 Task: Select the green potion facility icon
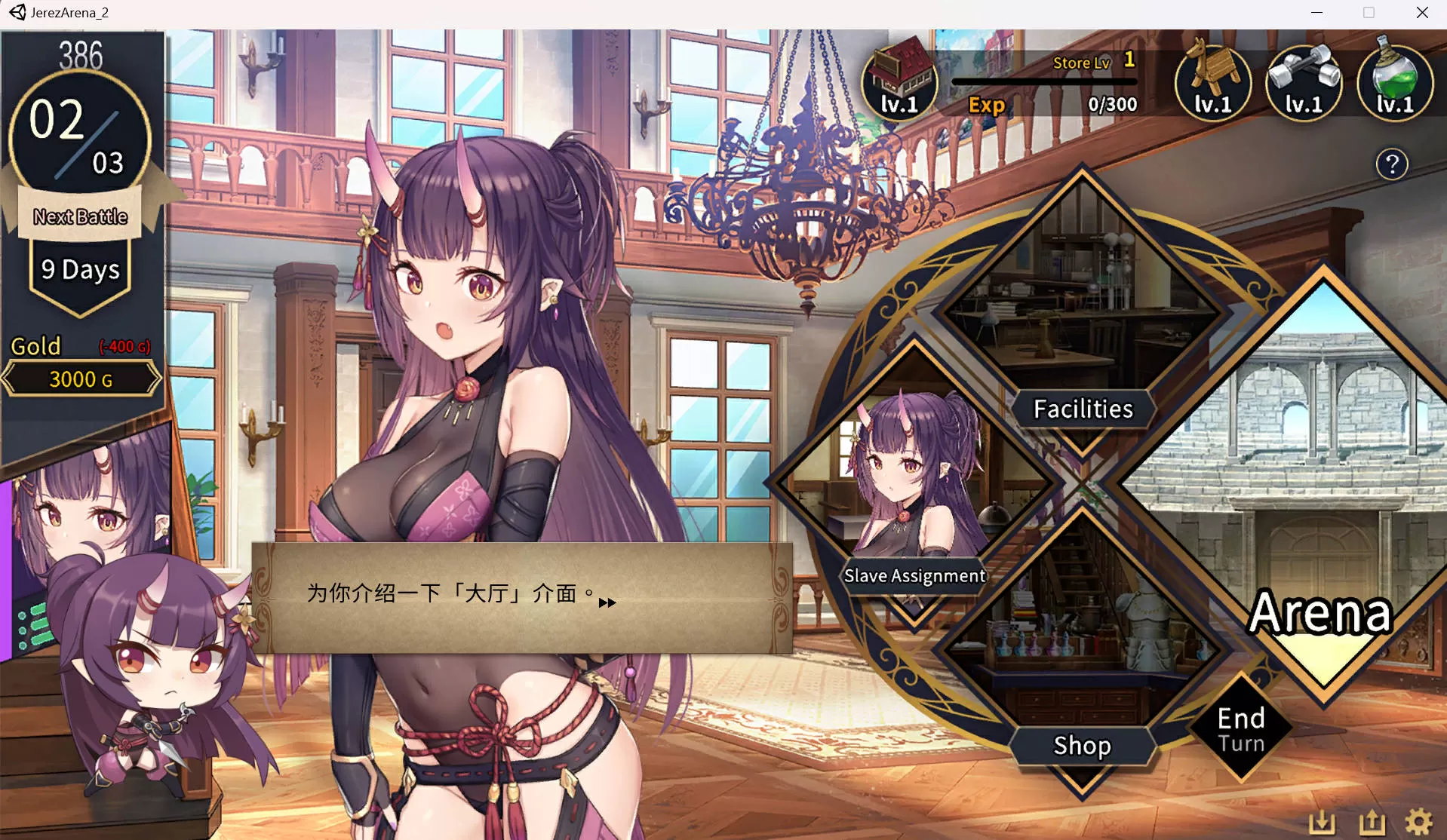click(x=1395, y=82)
